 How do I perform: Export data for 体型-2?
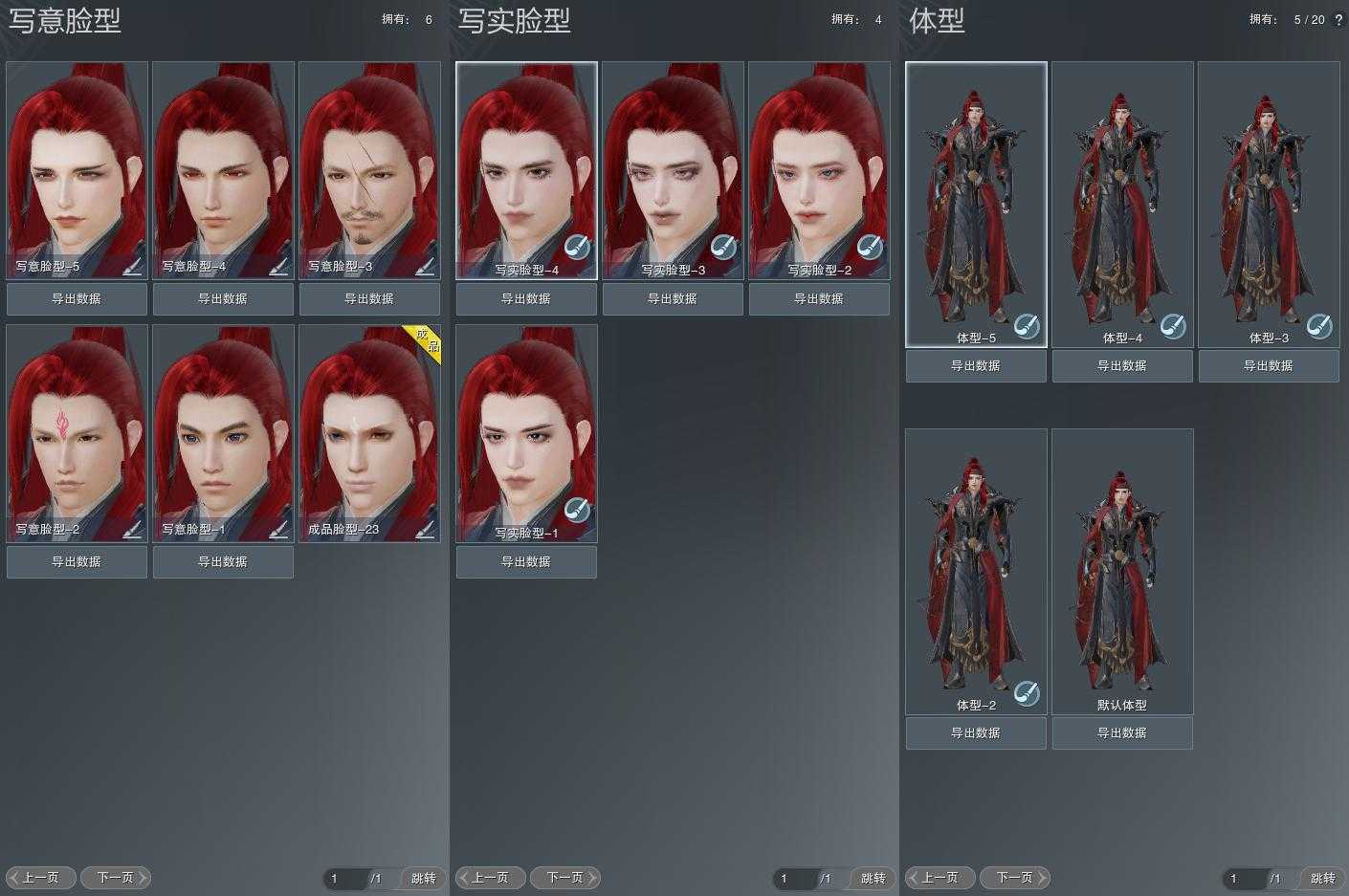click(x=976, y=733)
